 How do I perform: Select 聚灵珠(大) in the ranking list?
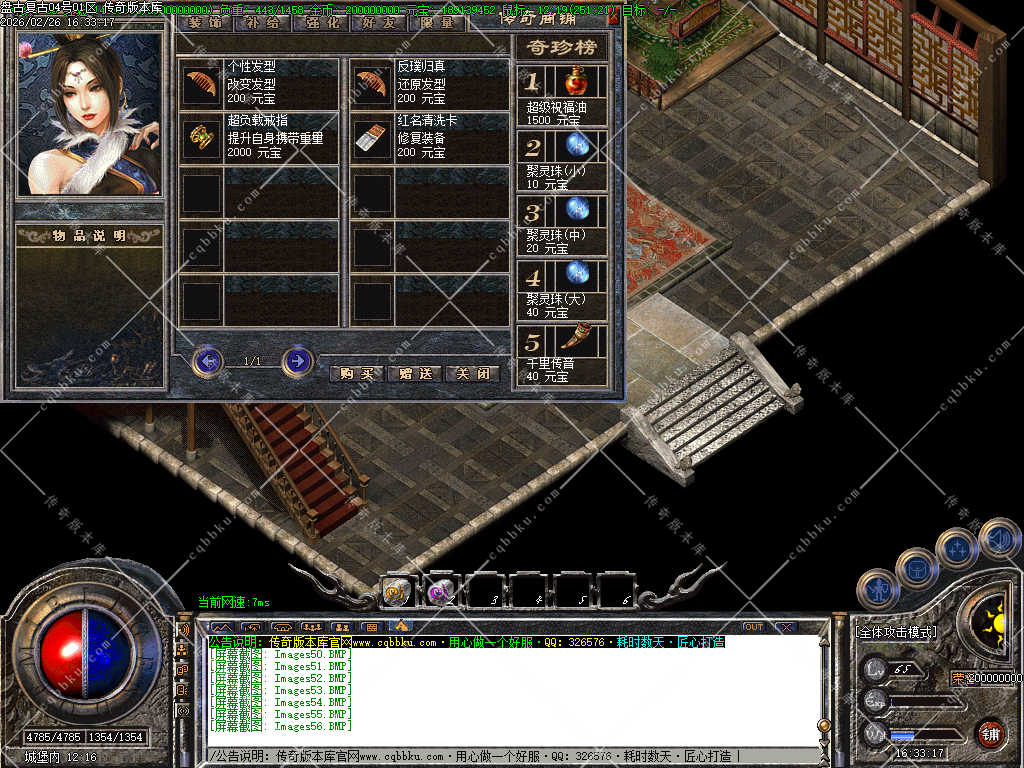coord(575,276)
